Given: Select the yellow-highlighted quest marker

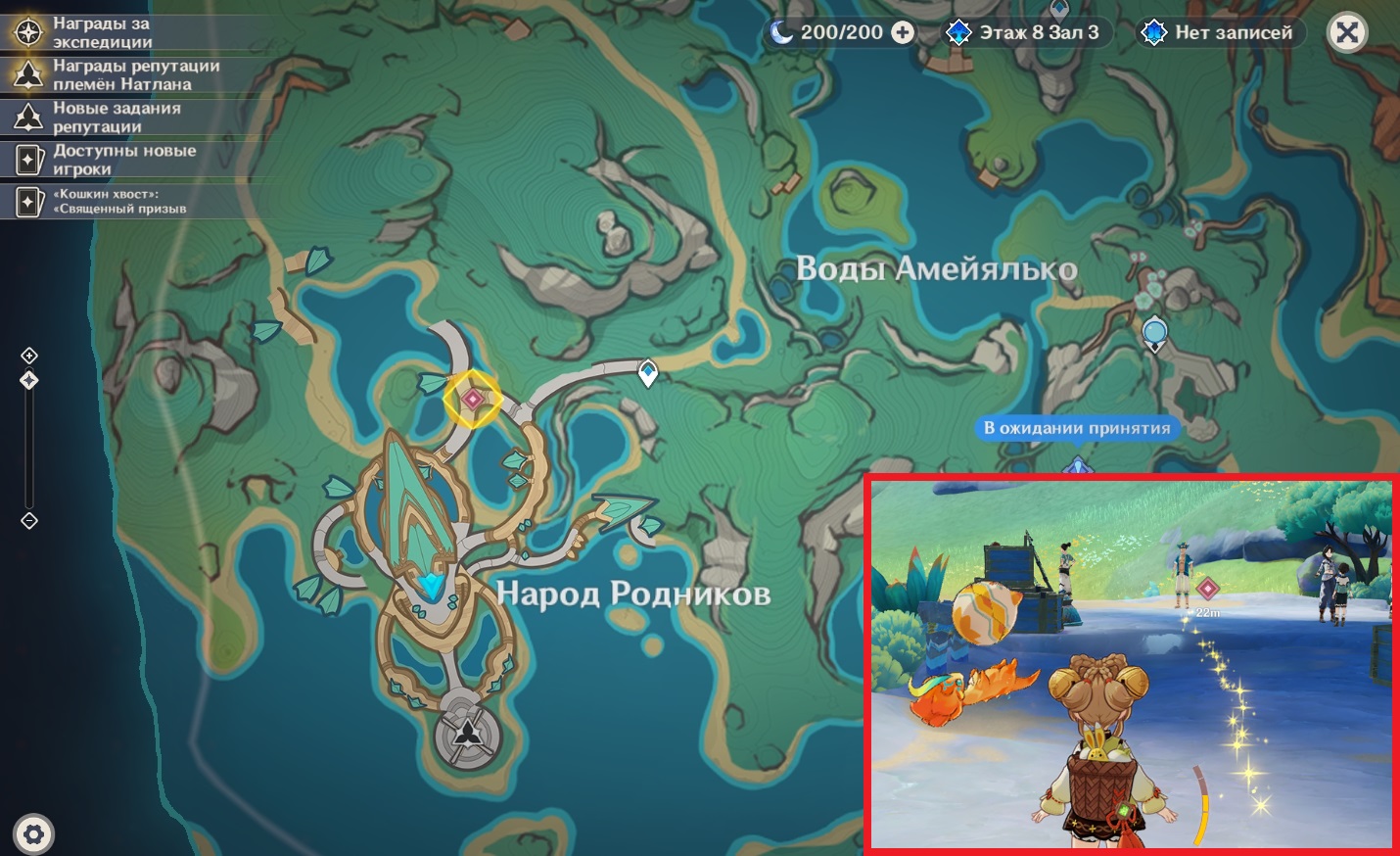Looking at the screenshot, I should click(x=473, y=399).
